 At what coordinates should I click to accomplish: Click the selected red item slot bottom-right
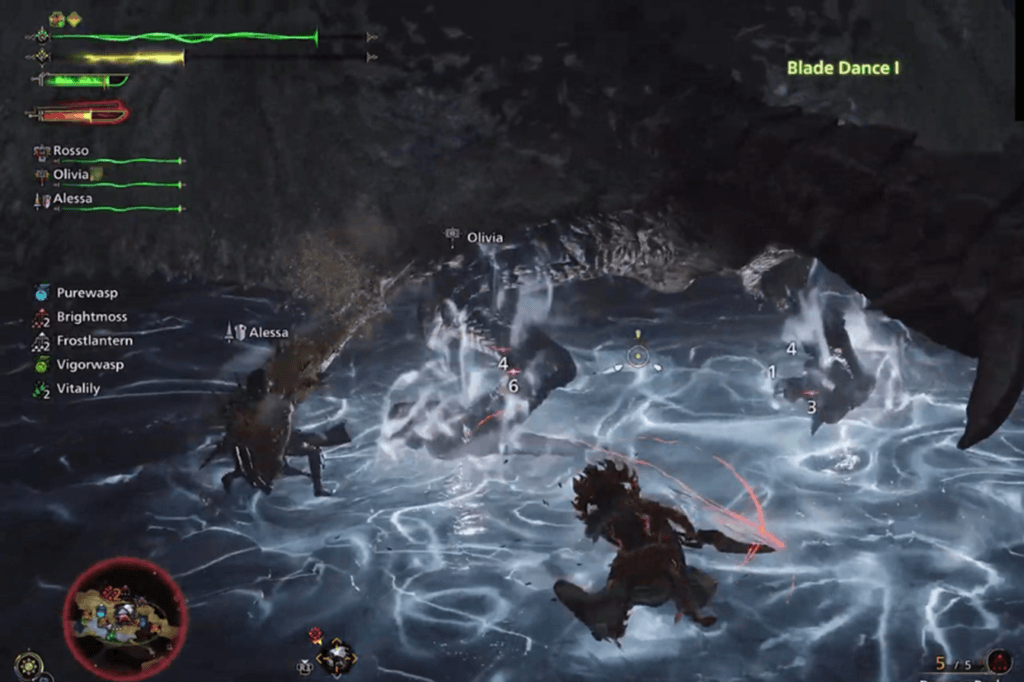coord(998,660)
